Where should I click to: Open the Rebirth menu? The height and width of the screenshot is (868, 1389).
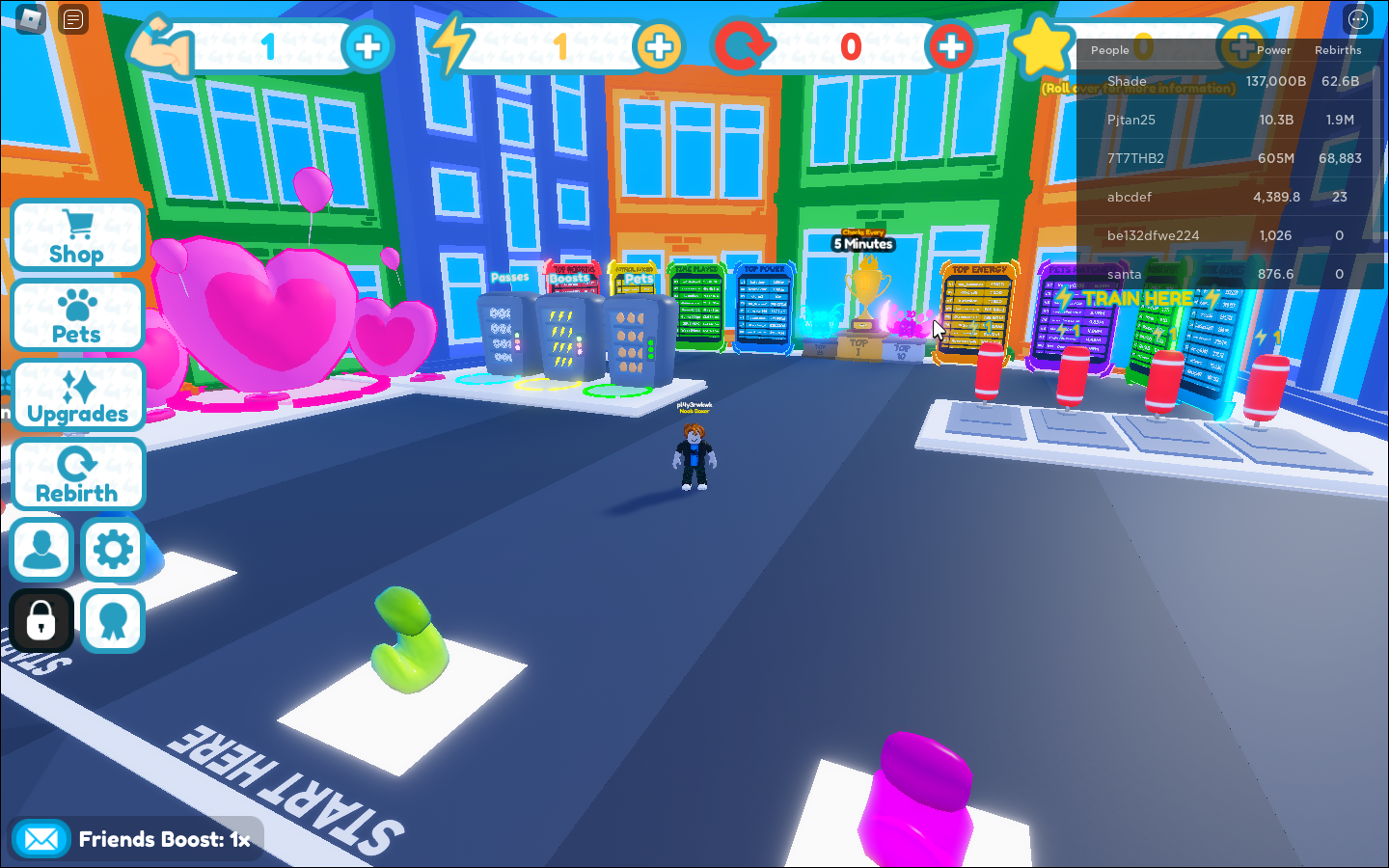pyautogui.click(x=77, y=474)
